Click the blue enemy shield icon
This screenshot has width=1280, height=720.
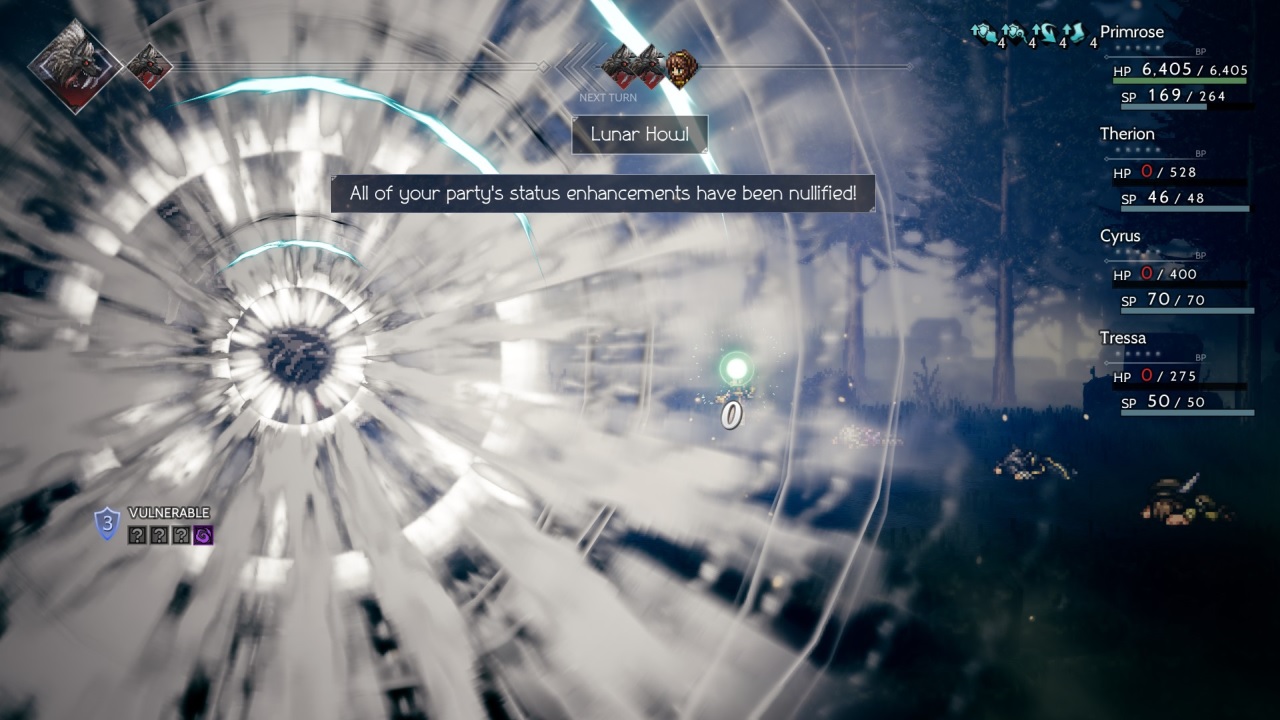point(107,523)
